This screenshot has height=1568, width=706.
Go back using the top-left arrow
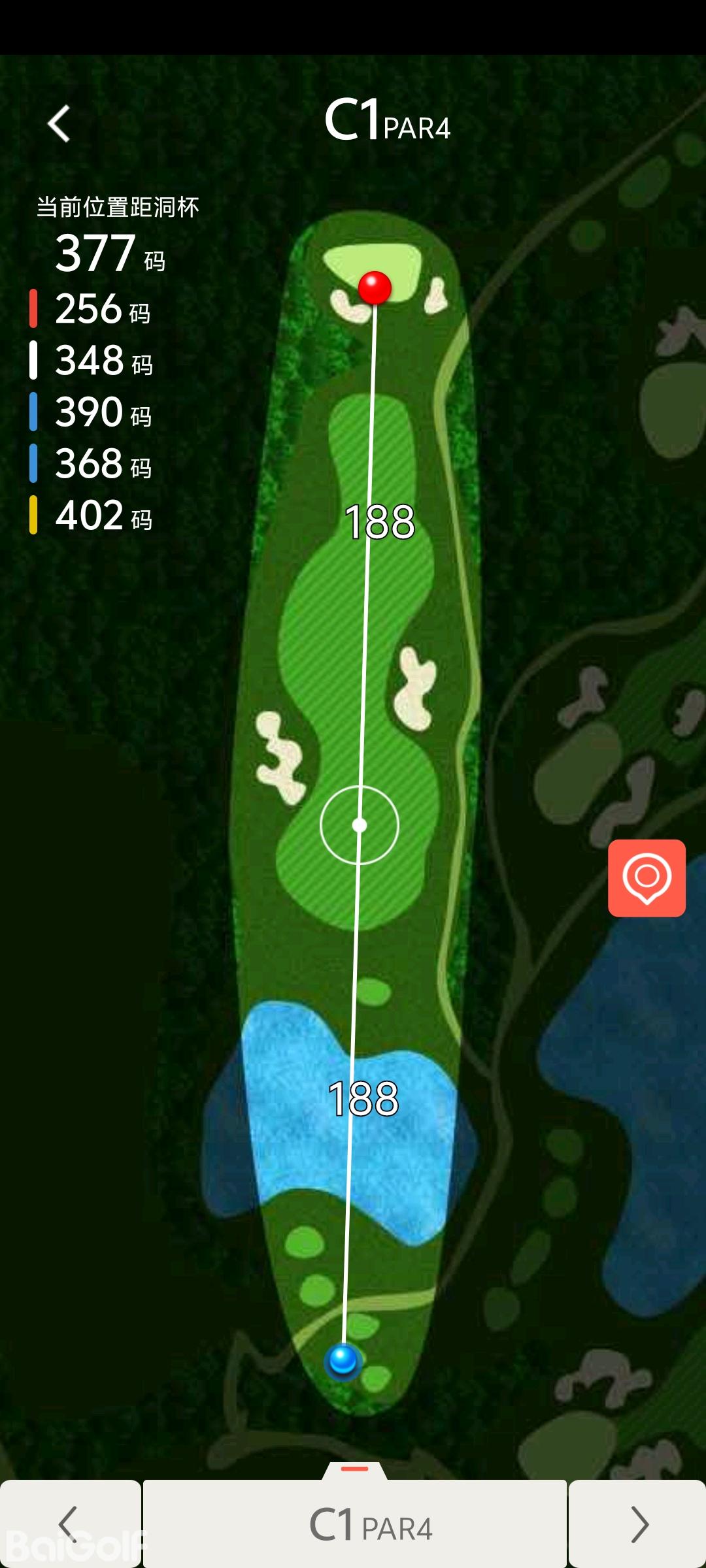point(59,123)
